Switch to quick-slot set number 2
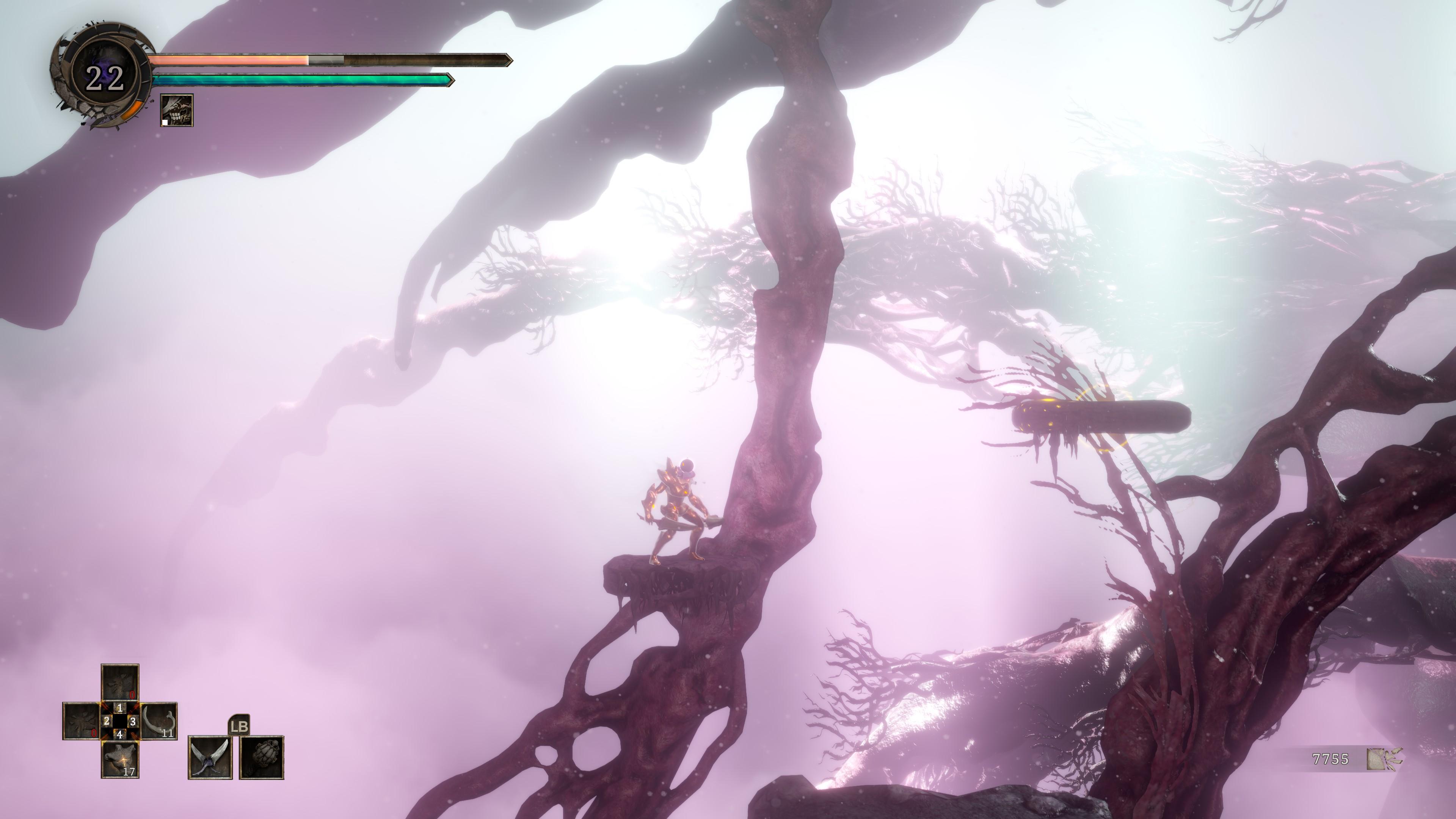Viewport: 1456px width, 819px height. point(106,721)
